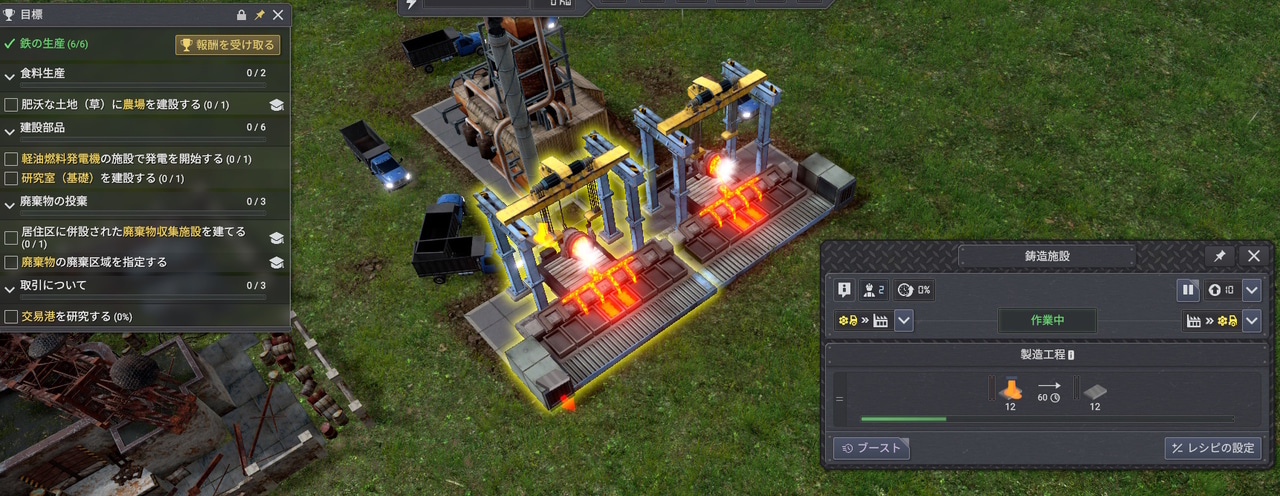Open tutorial for waste dumping zone goal
Image resolution: width=1280 pixels, height=496 pixels.
point(277,262)
